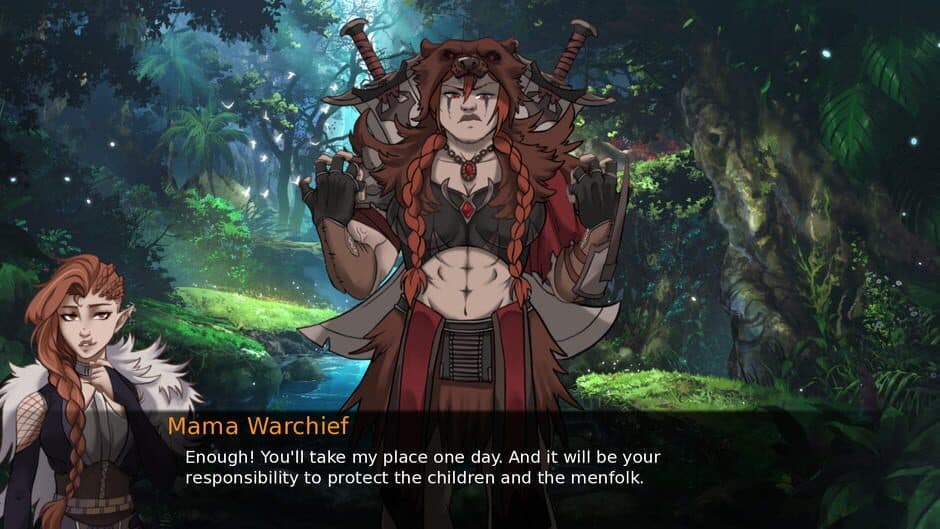This screenshot has width=940, height=529.
Task: Advance the Mama Warchief dialogue text box
Action: (470, 467)
